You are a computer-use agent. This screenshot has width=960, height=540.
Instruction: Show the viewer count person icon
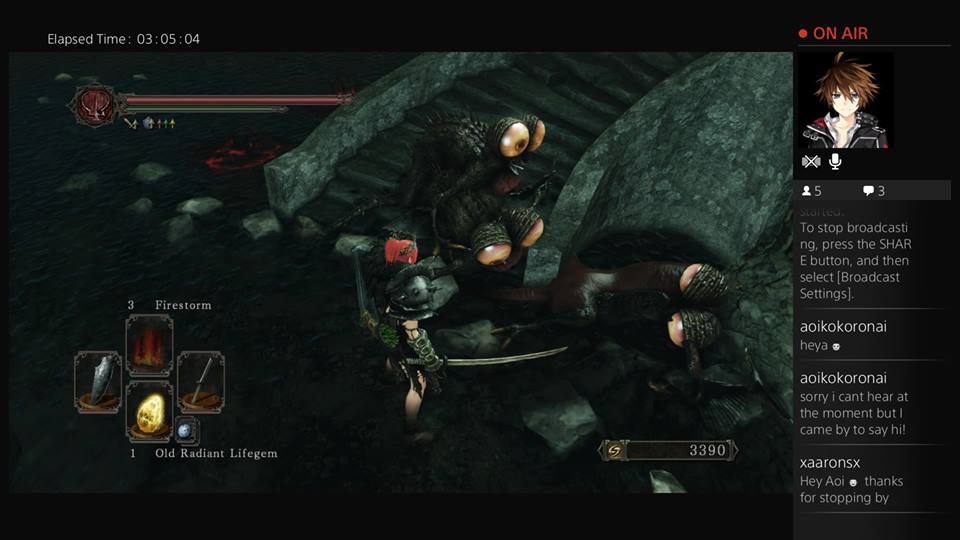click(x=805, y=191)
